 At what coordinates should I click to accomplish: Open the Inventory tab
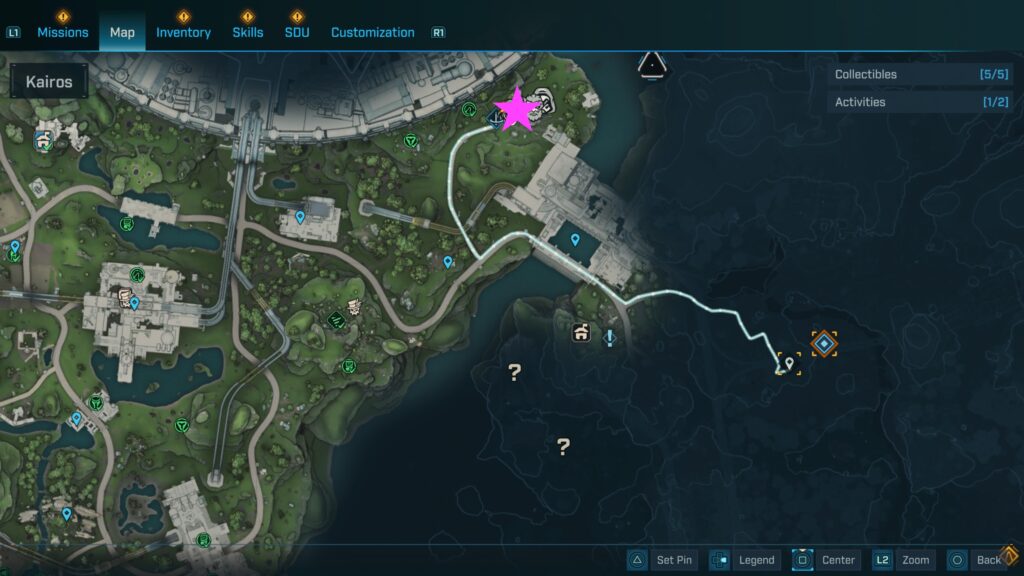(183, 32)
